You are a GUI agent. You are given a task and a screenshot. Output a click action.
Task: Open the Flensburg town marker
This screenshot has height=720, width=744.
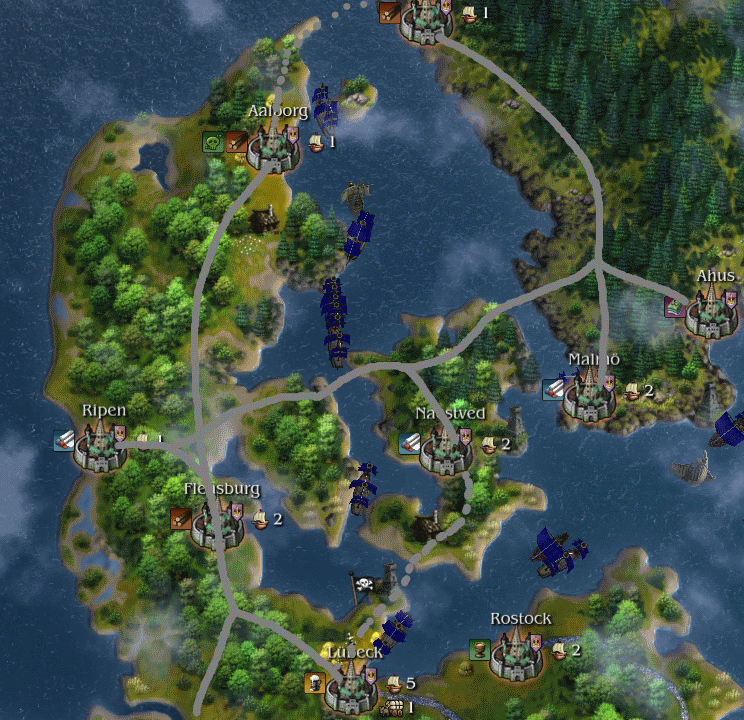[x=217, y=524]
